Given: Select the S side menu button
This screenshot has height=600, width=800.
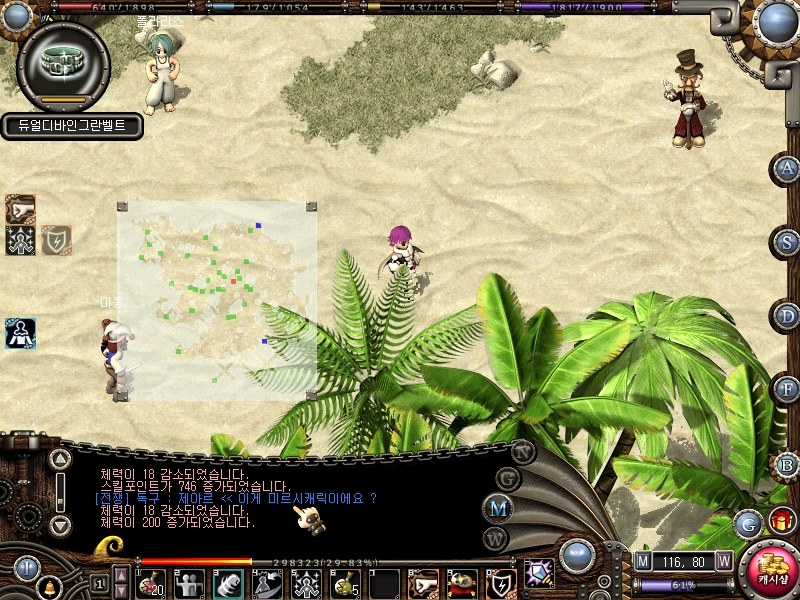Looking at the screenshot, I should click(x=788, y=242).
